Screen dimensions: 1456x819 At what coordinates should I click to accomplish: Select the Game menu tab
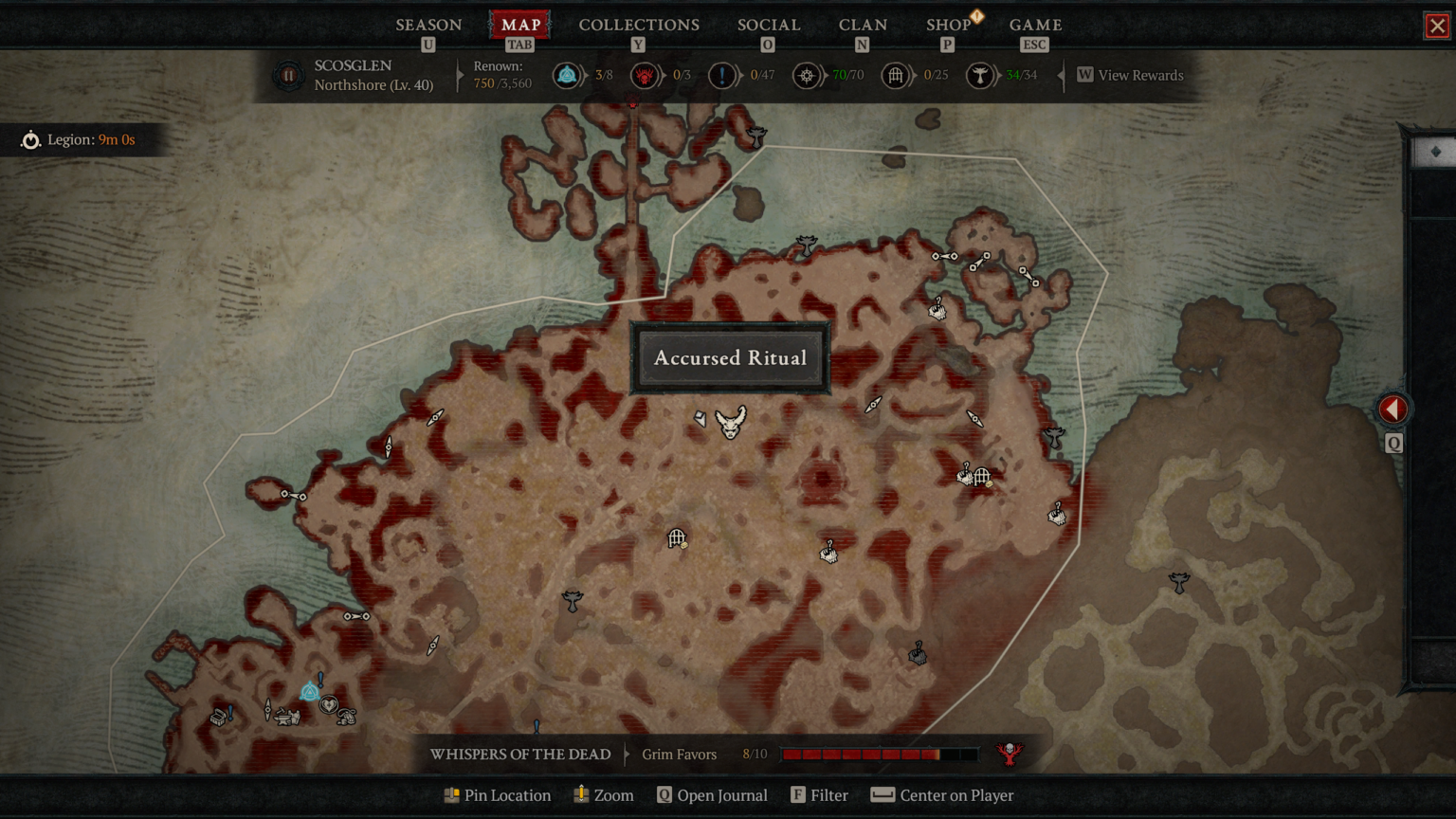point(1035,25)
